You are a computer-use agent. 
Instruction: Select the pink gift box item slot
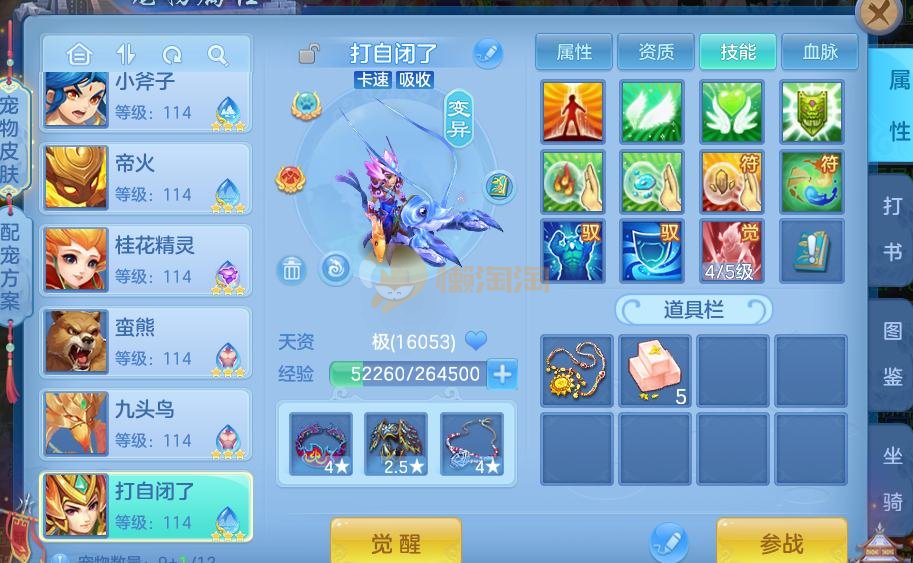(x=655, y=370)
